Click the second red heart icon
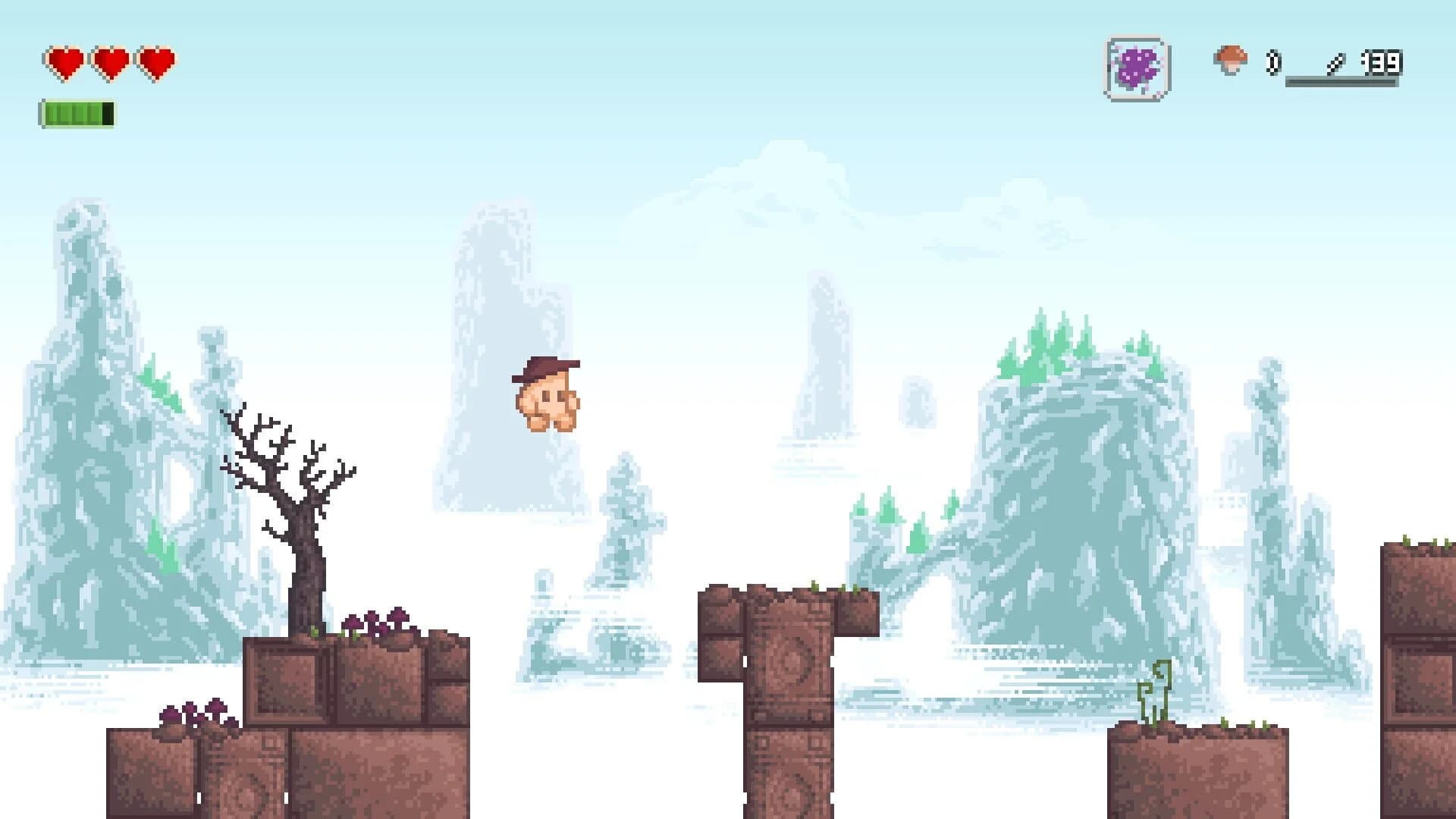This screenshot has height=819, width=1456. [x=110, y=59]
